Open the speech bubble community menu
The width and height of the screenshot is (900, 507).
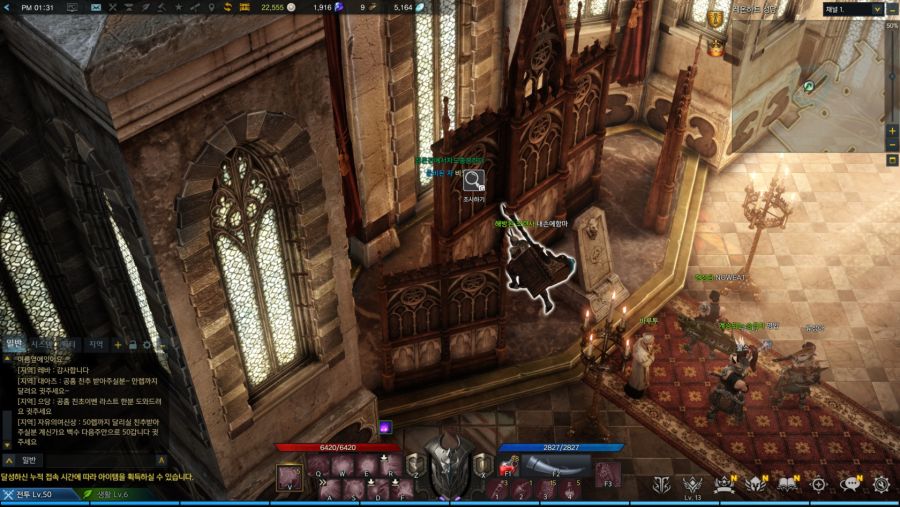tap(851, 484)
